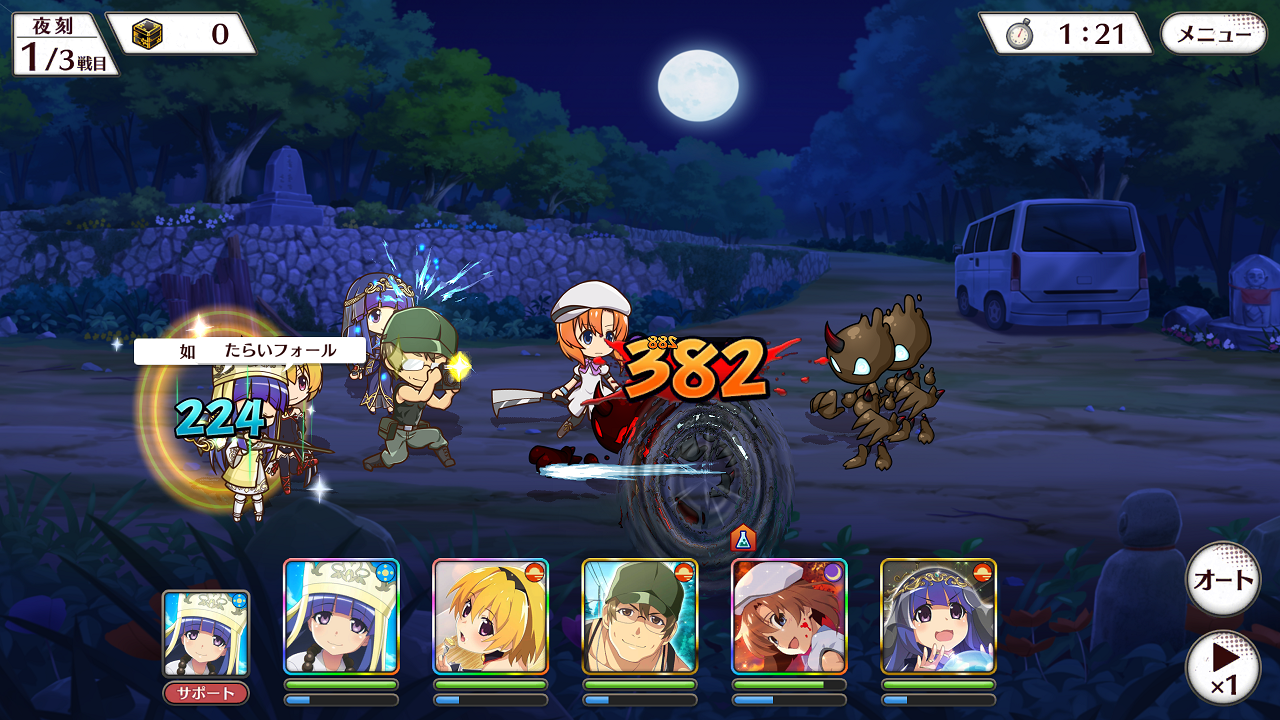Screen dimensions: 1280x720
Task: Change battle speed with the ×1 button
Action: click(x=1222, y=666)
